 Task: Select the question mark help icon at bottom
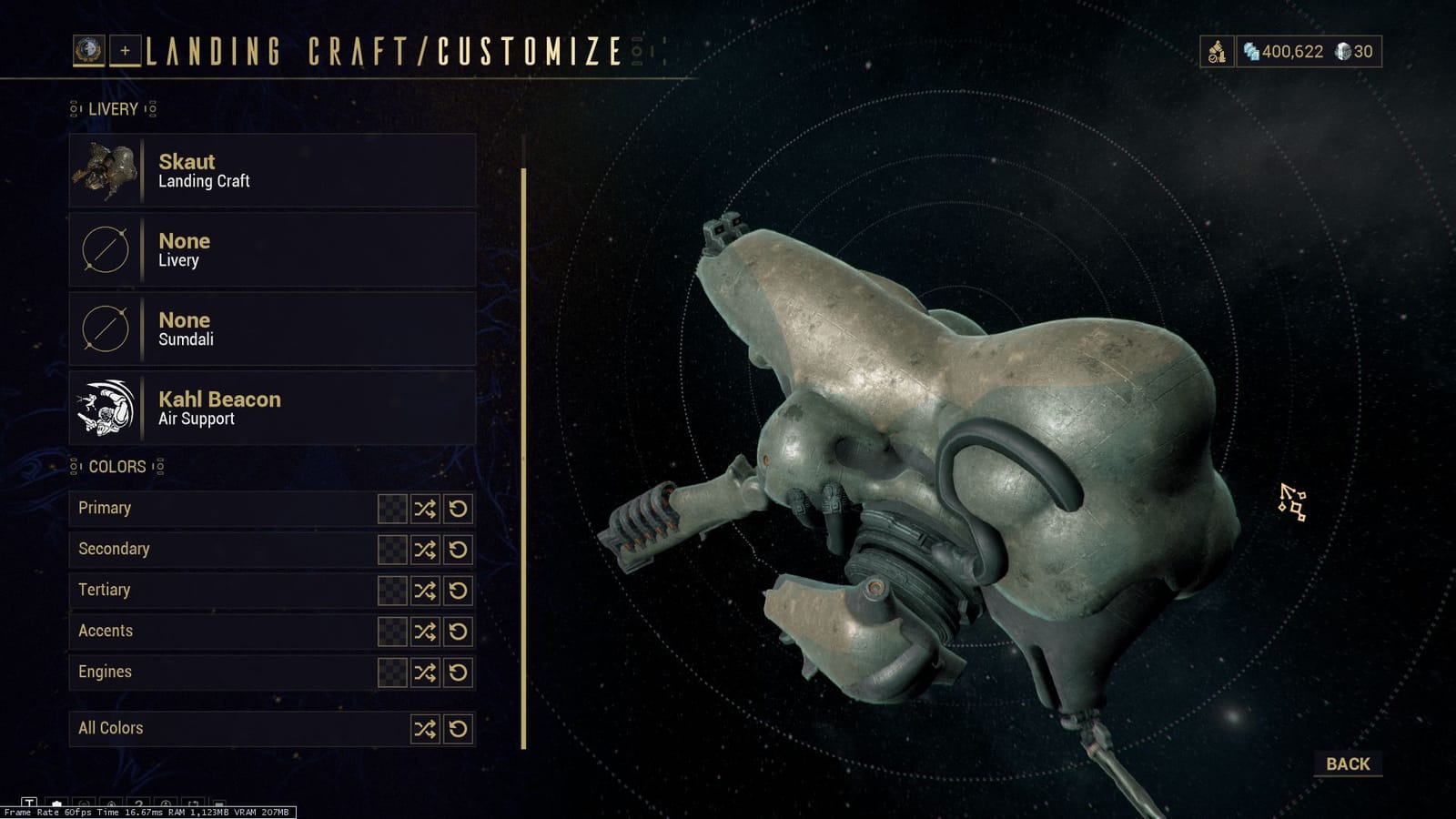coord(137,803)
